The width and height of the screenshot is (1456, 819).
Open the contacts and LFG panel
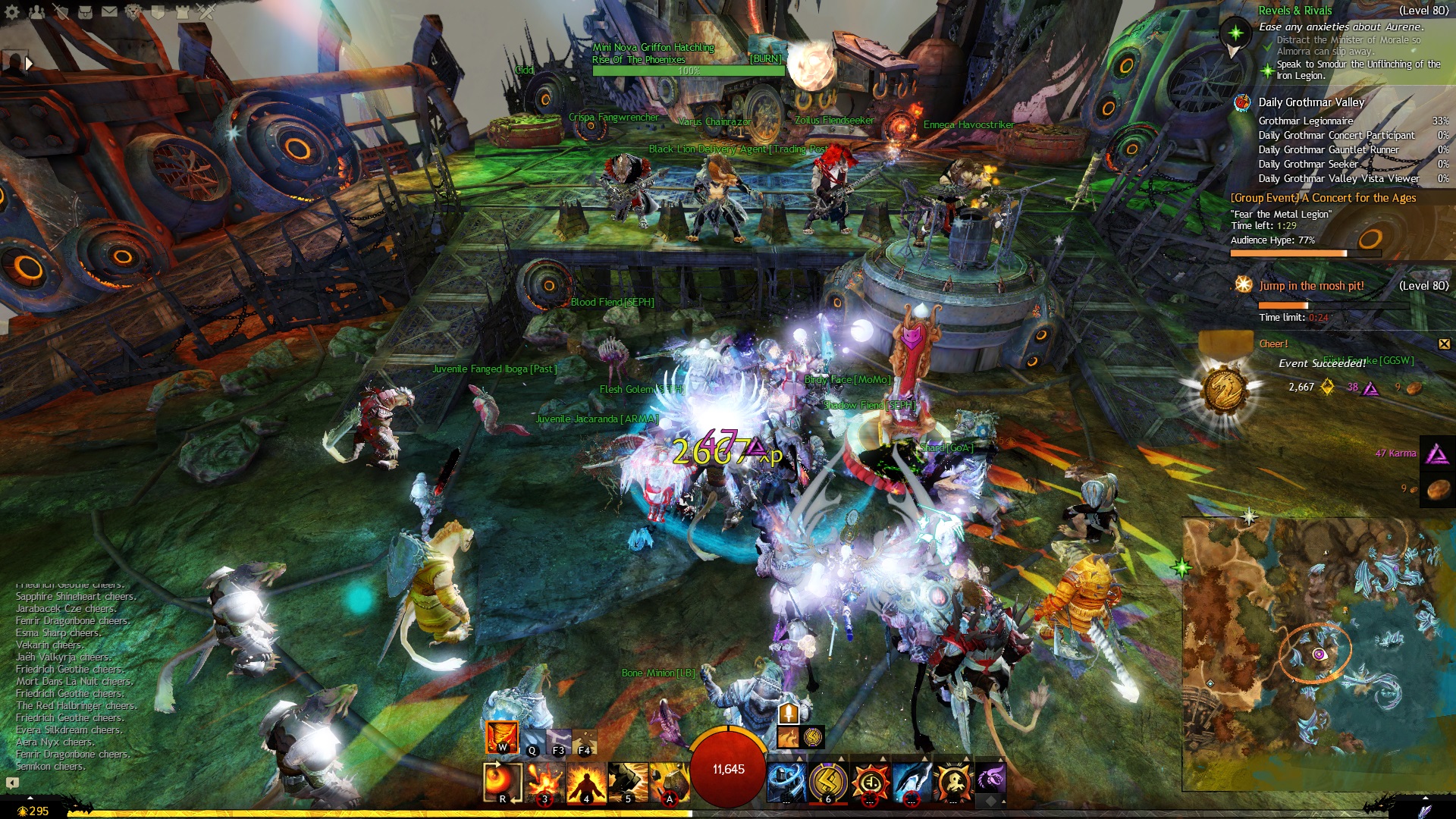point(36,11)
